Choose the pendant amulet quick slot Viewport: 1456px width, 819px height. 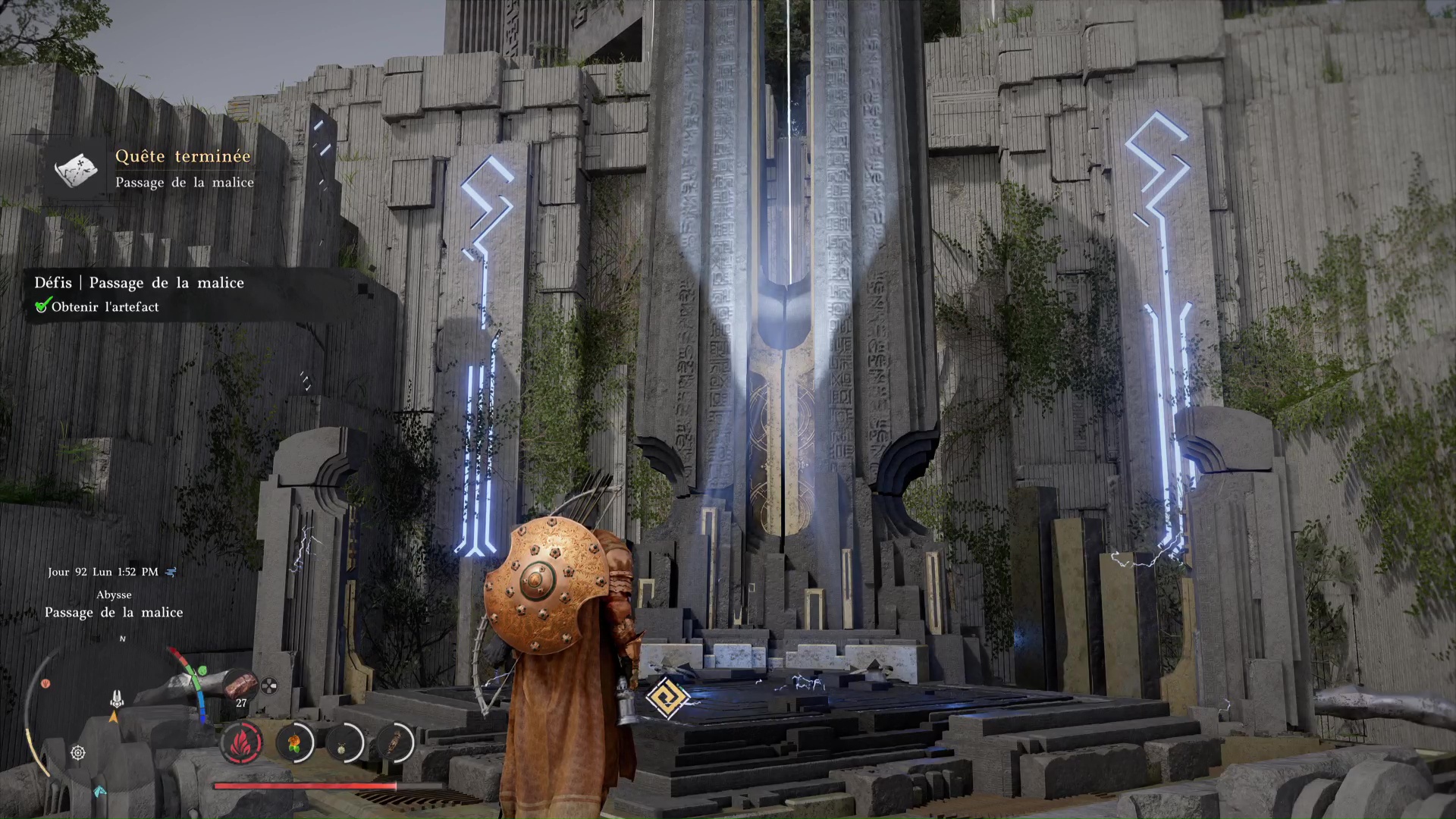tap(344, 742)
